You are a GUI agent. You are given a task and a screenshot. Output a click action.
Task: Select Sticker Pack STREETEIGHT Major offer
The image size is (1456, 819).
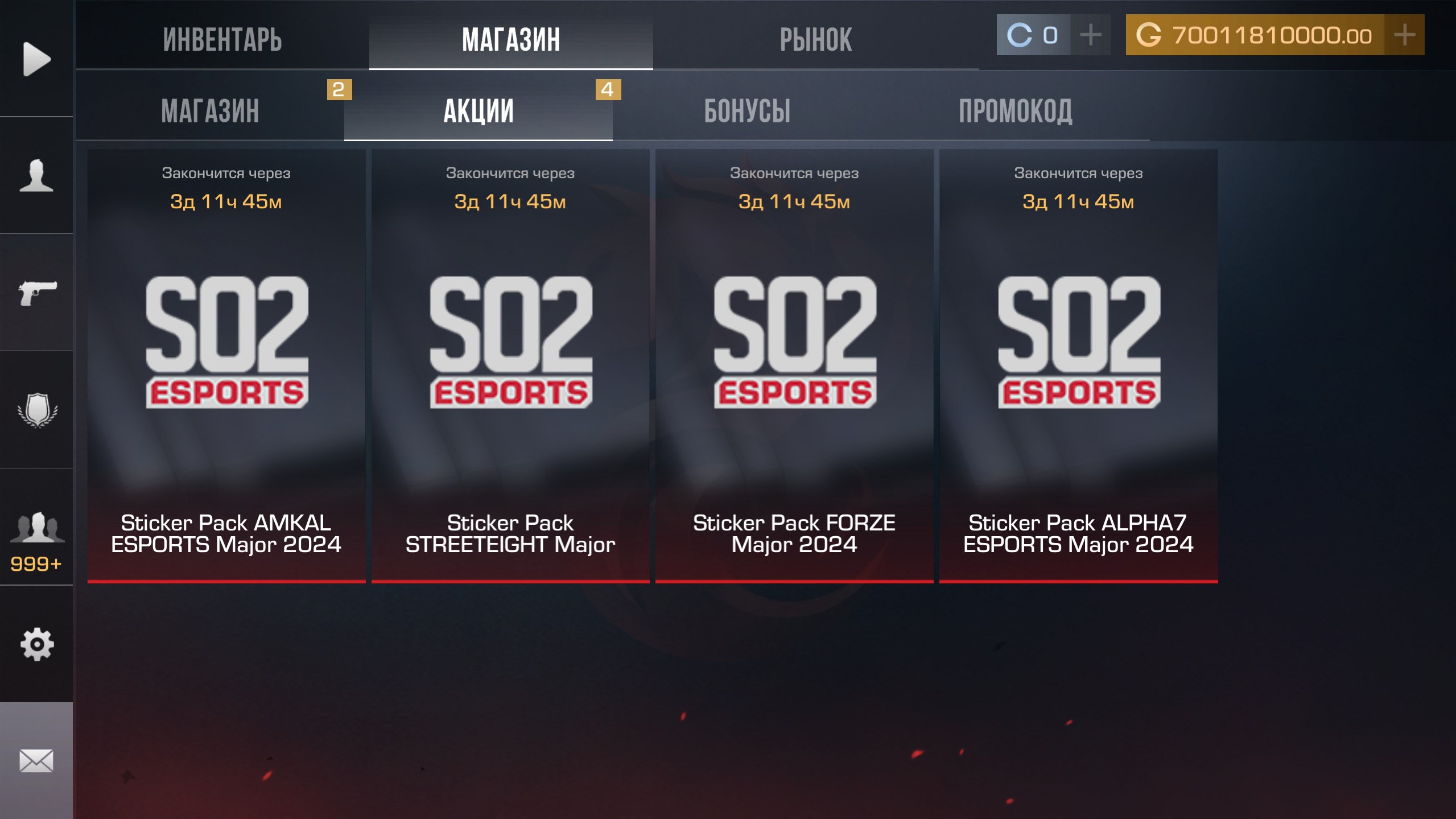510,365
